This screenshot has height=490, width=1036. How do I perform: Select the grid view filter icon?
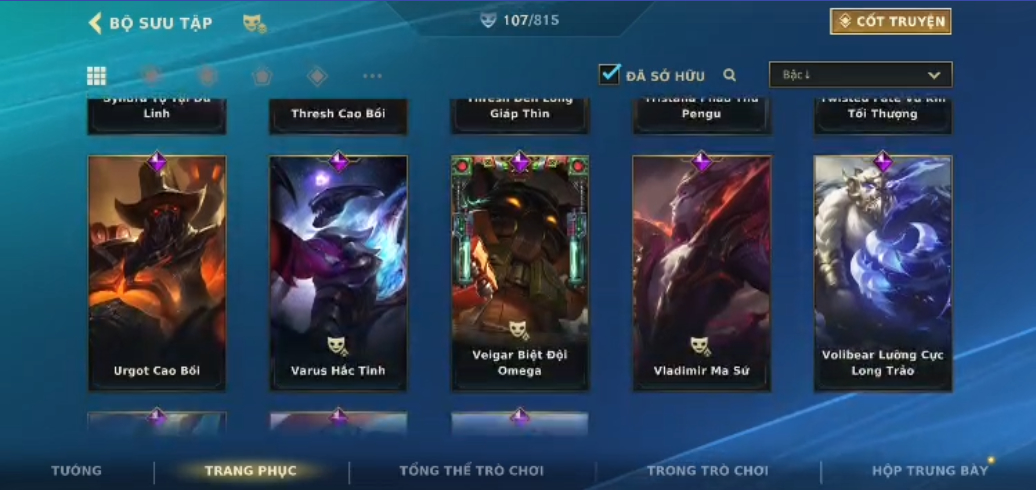pyautogui.click(x=97, y=76)
